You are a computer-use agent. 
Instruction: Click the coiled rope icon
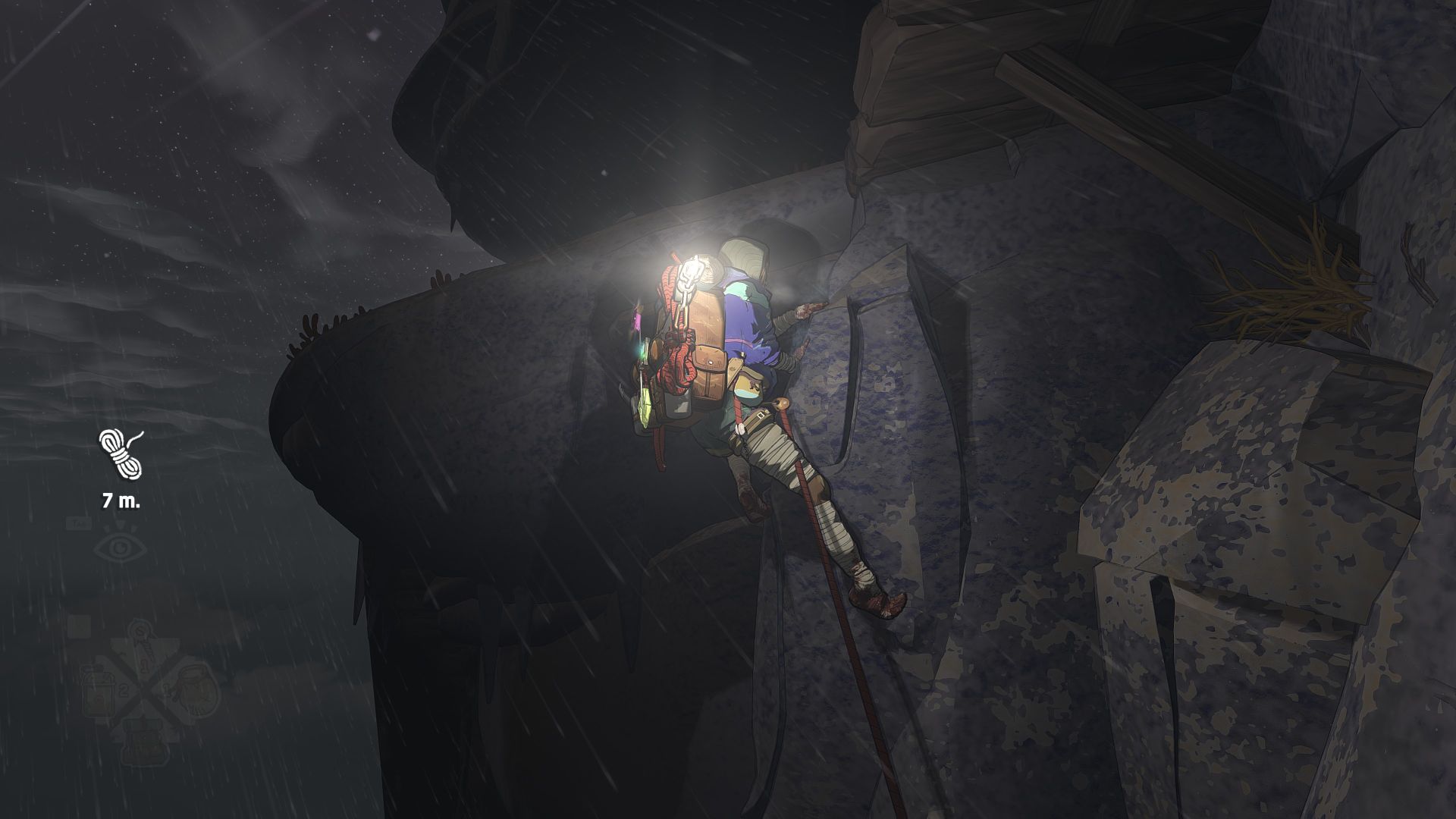121,453
